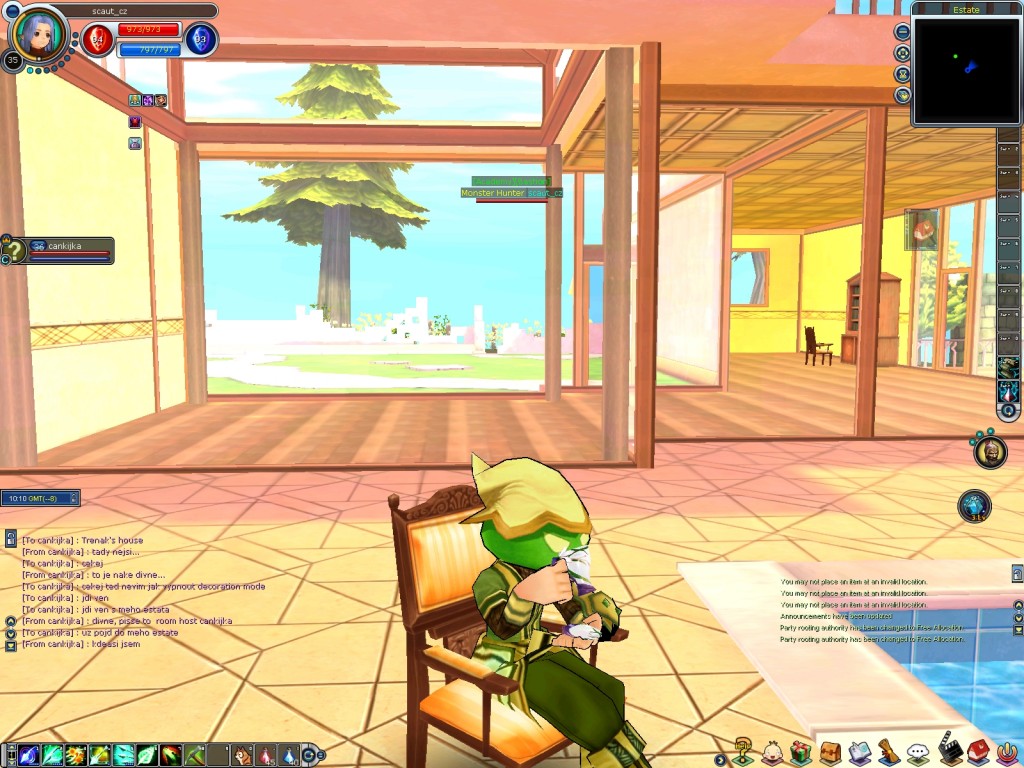
Task: Activate the cat pet hotbar slot
Action: [x=243, y=755]
